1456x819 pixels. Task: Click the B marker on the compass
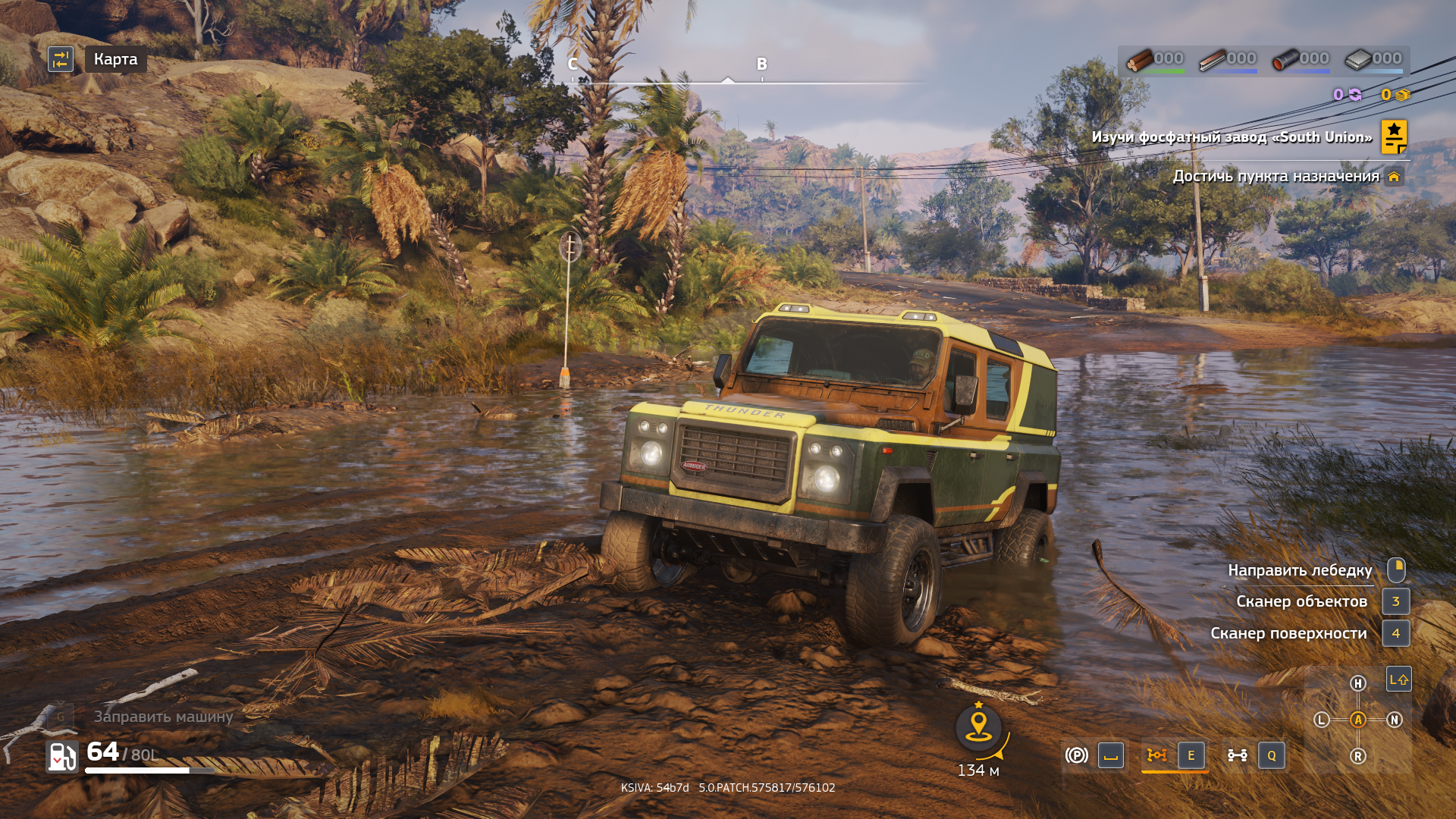pos(762,64)
